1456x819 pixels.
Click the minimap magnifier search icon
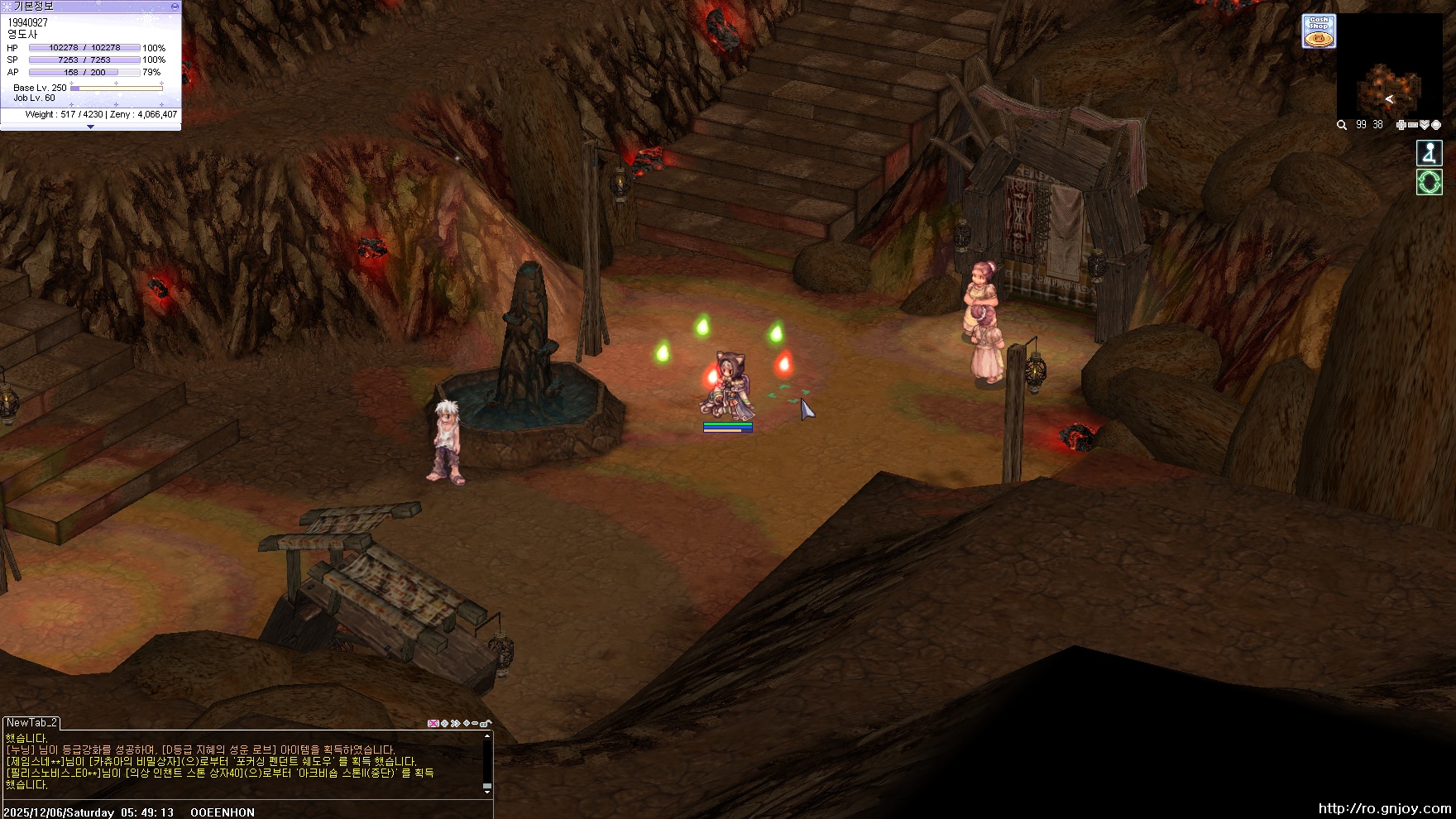click(x=1342, y=125)
